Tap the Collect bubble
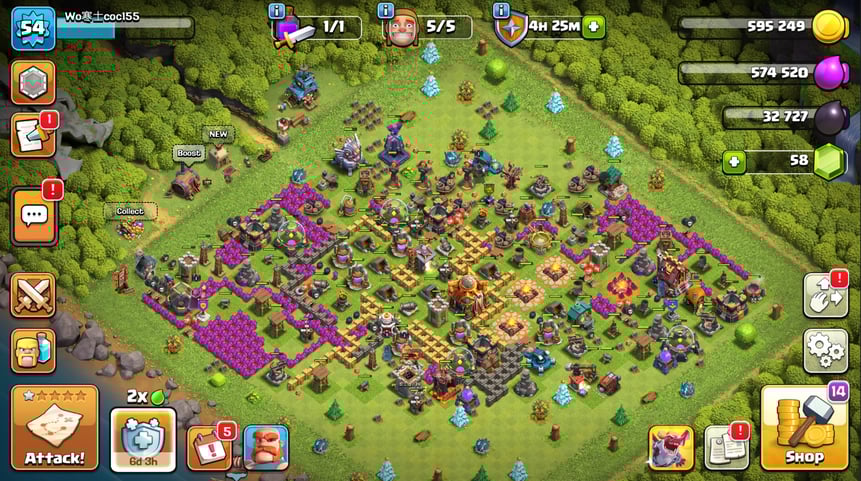Screen dimensions: 861x481 (x=130, y=211)
